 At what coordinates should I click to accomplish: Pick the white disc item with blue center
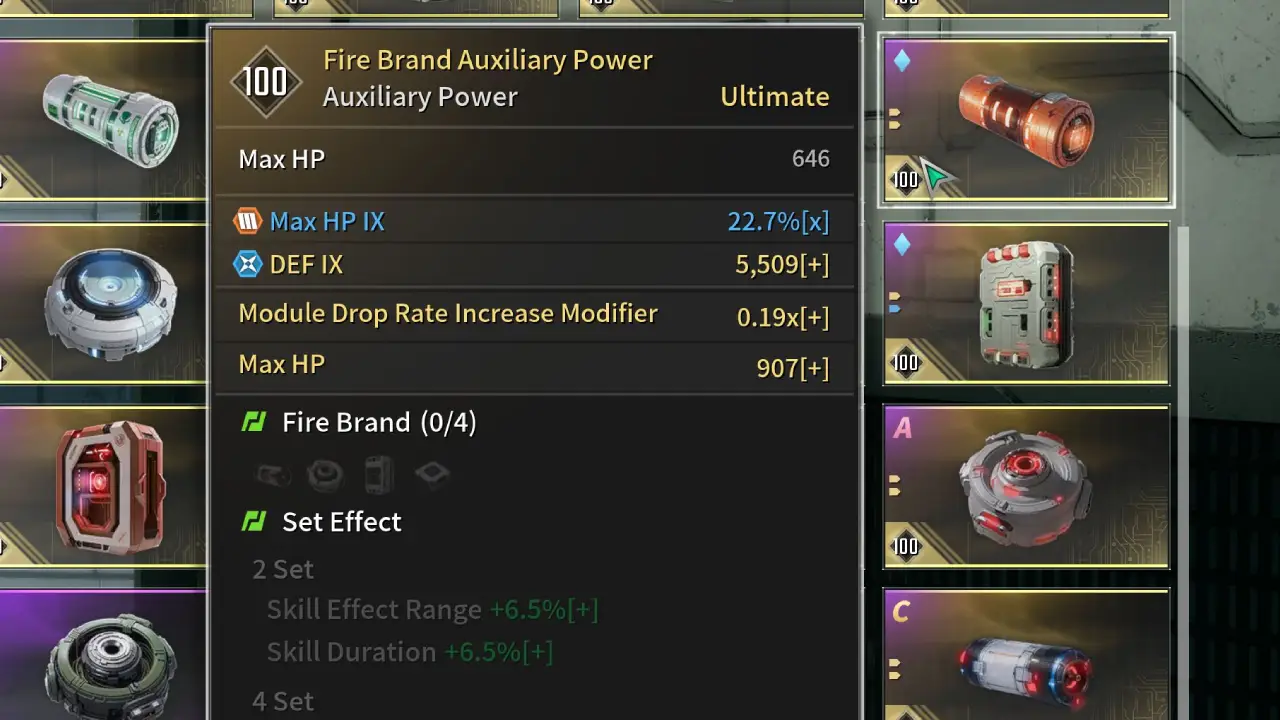(x=105, y=302)
